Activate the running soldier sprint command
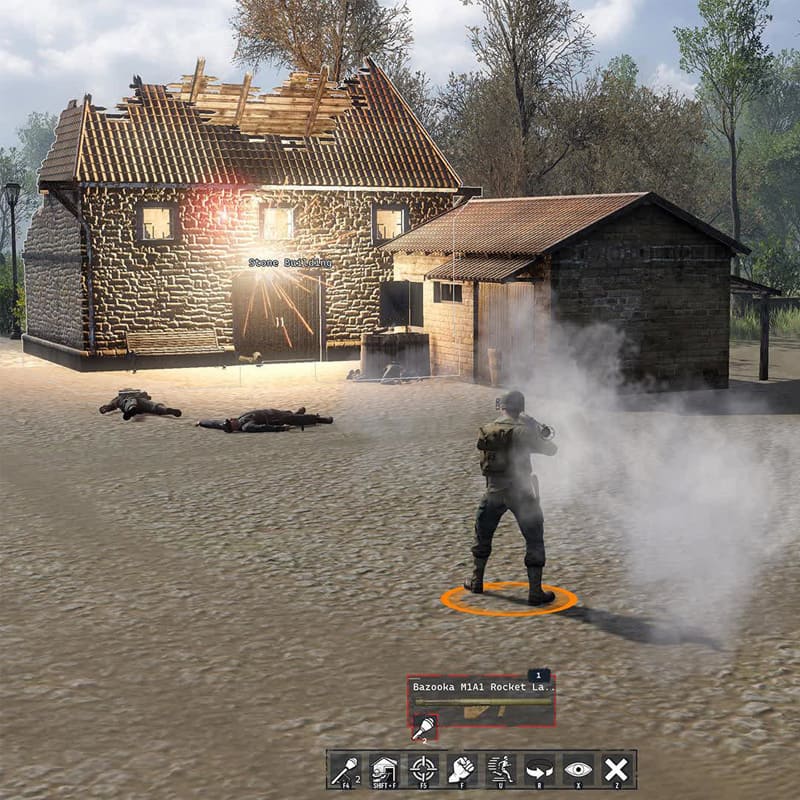Screen dimensions: 800x800 point(500,770)
